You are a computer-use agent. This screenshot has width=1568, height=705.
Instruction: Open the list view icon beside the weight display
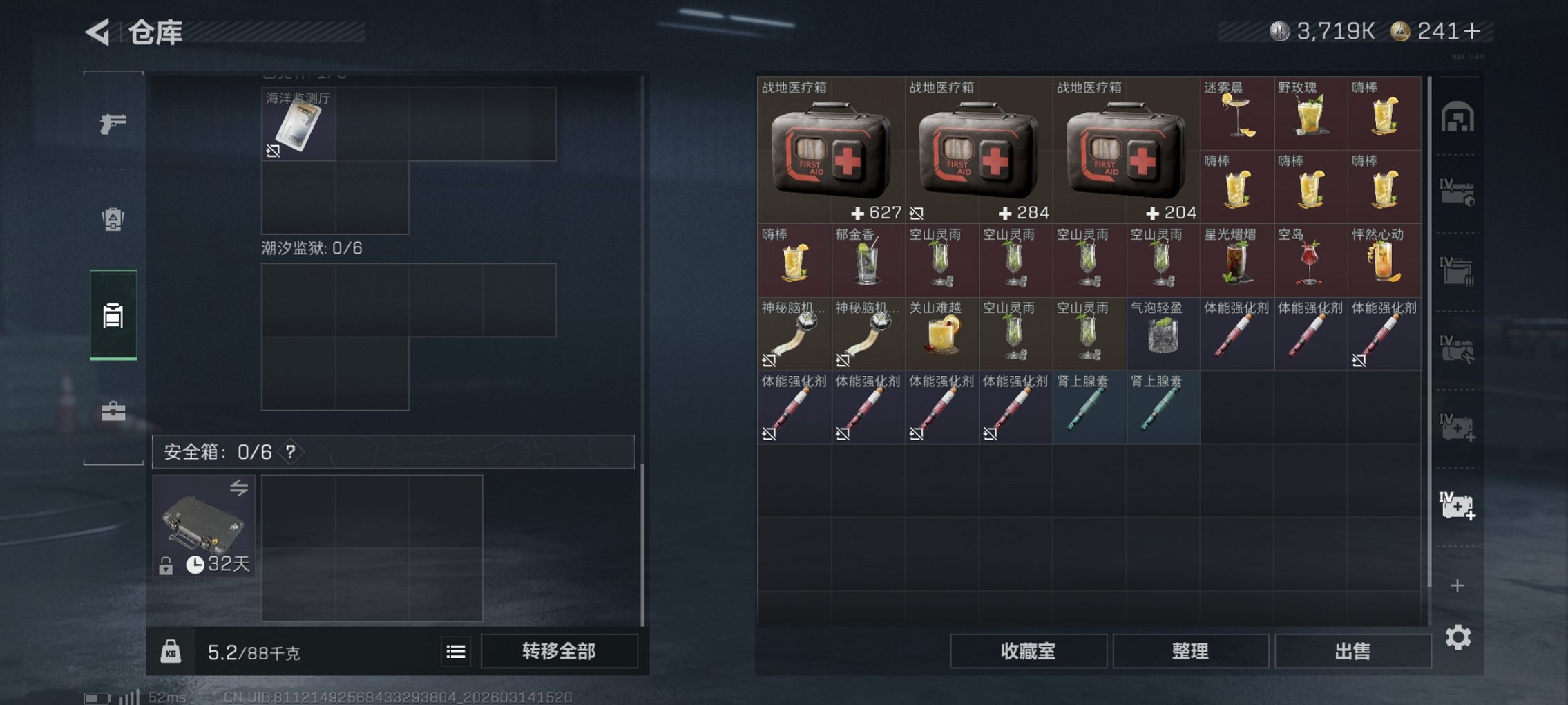coord(455,651)
